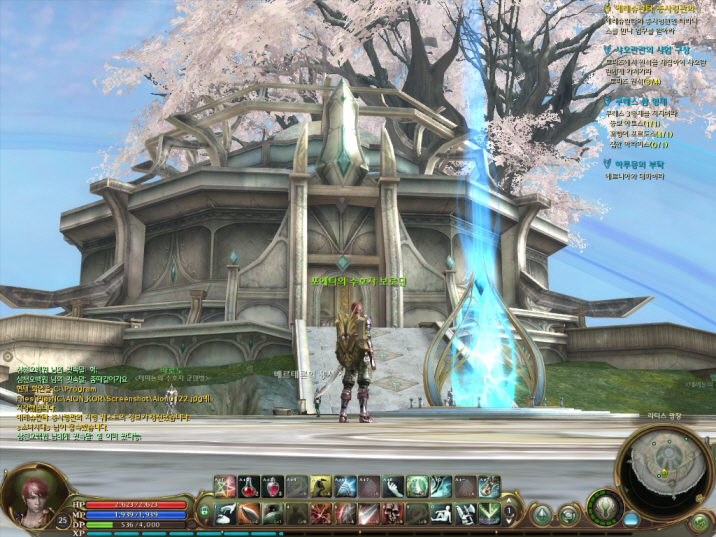Activate the yellow raven skill icon

321,487
